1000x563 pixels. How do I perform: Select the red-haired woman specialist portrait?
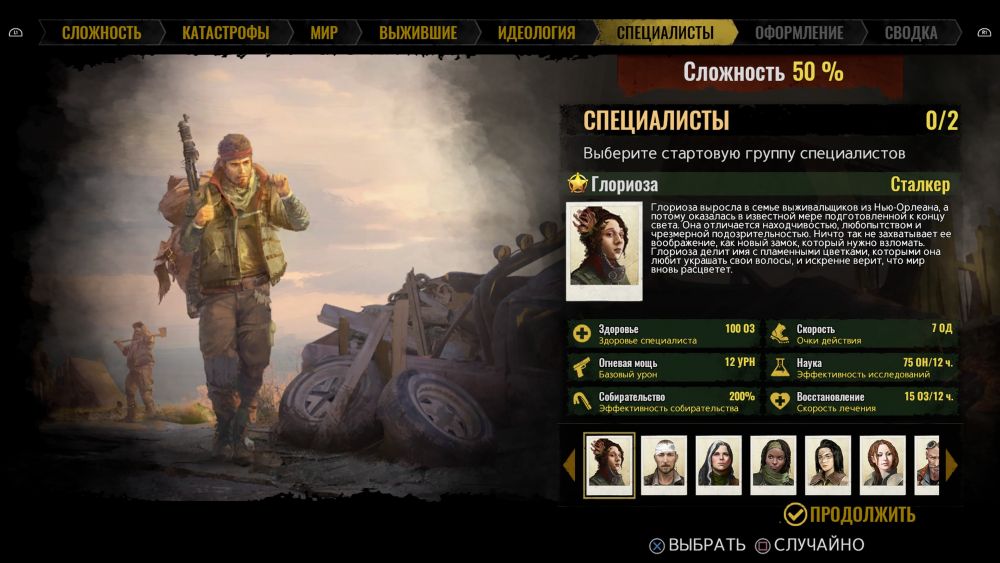point(883,465)
